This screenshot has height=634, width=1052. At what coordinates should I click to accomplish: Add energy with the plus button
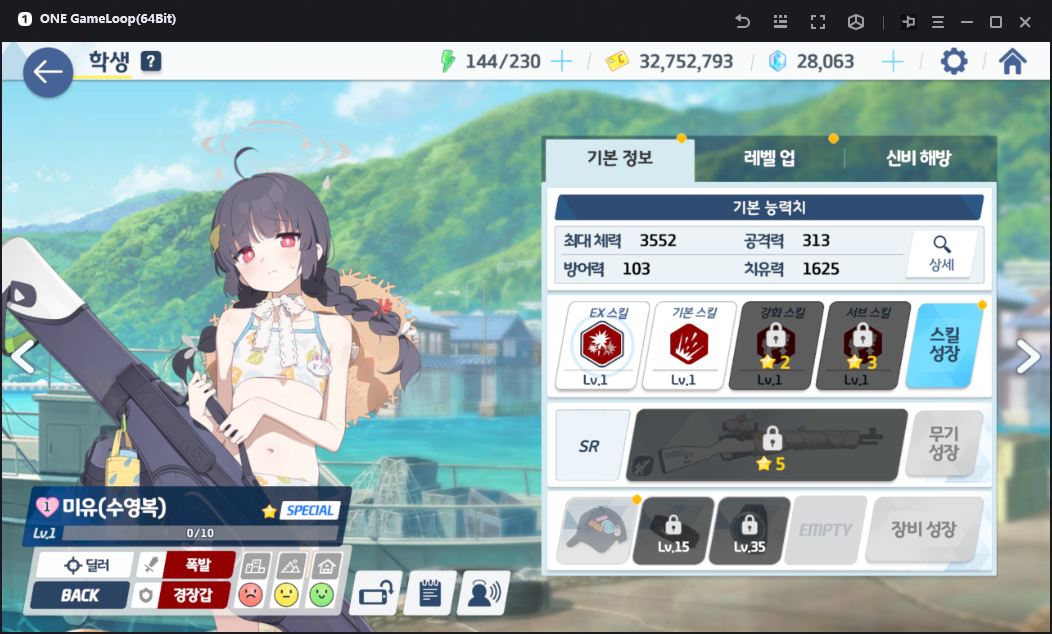(x=562, y=62)
